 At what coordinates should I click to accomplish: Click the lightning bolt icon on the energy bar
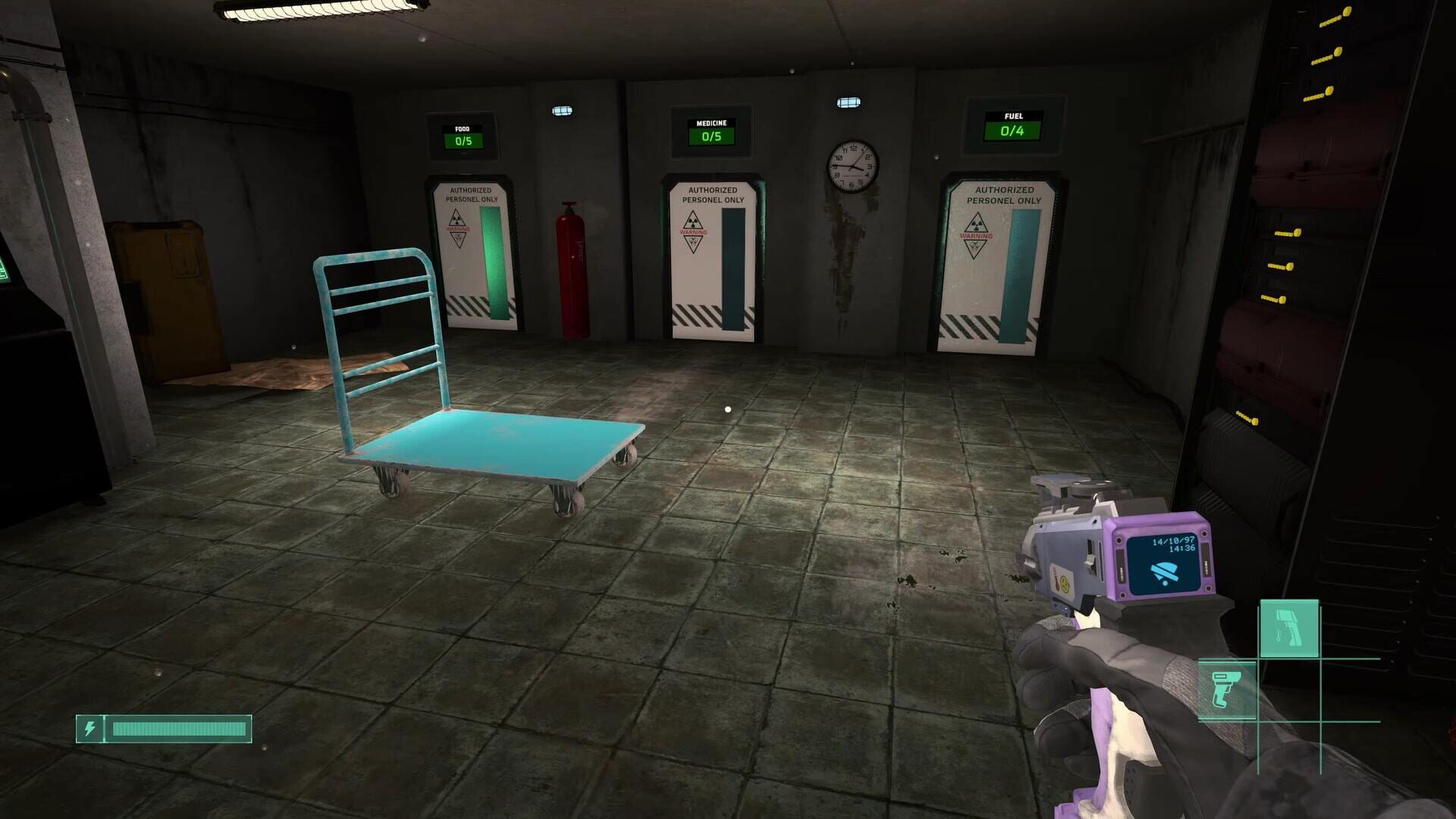point(91,728)
